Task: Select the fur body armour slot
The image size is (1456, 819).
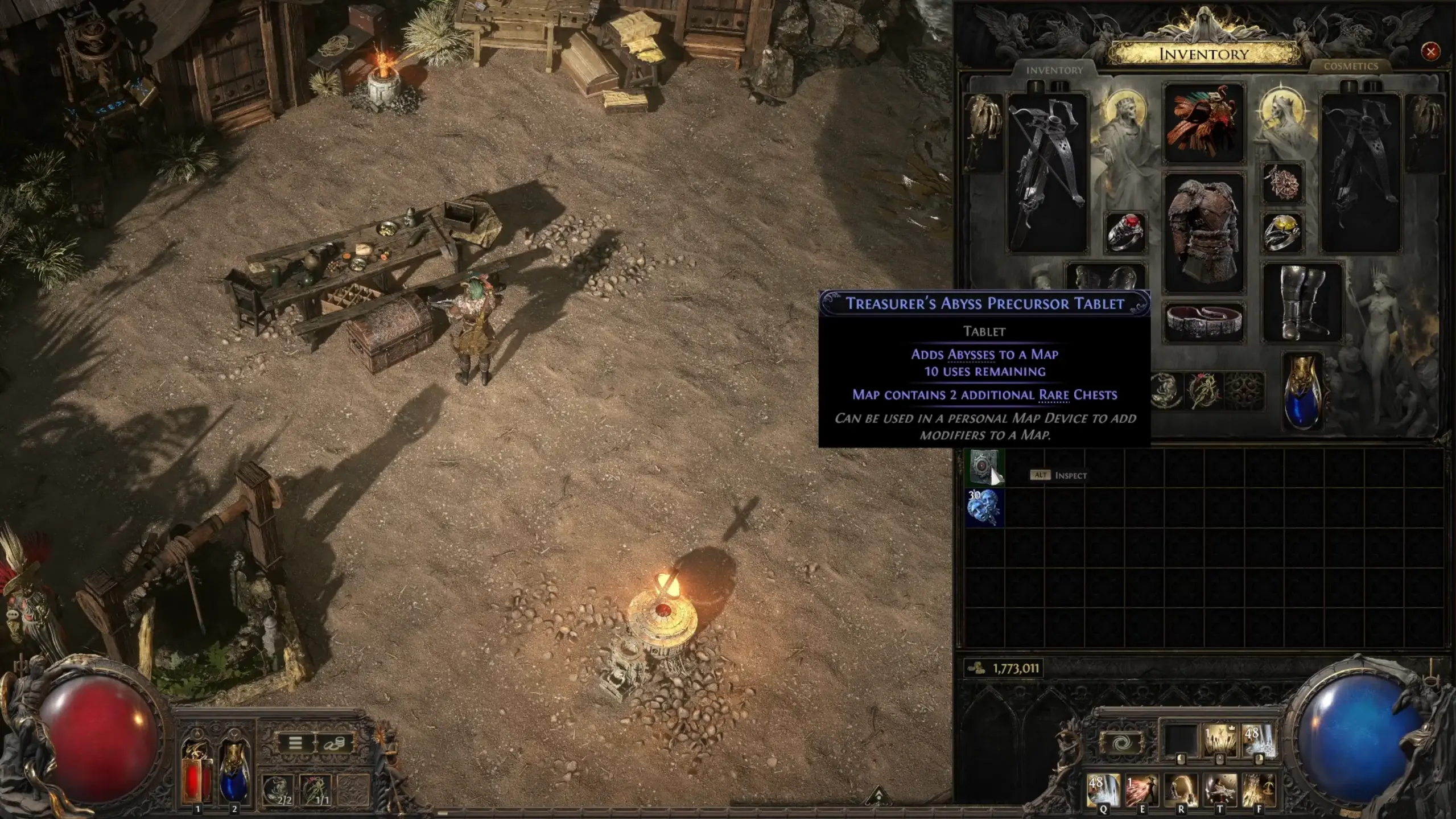Action: pyautogui.click(x=1203, y=232)
